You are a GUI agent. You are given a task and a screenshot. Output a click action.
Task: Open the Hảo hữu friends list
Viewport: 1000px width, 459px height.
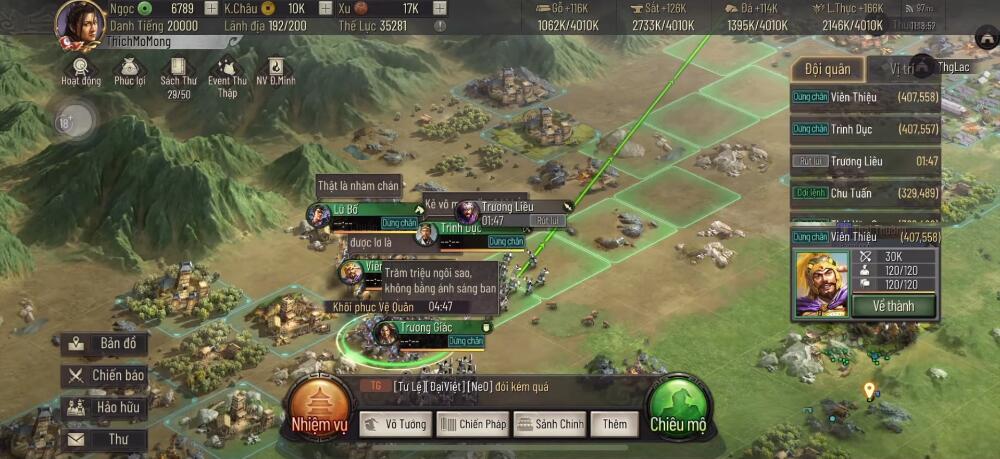coord(104,408)
